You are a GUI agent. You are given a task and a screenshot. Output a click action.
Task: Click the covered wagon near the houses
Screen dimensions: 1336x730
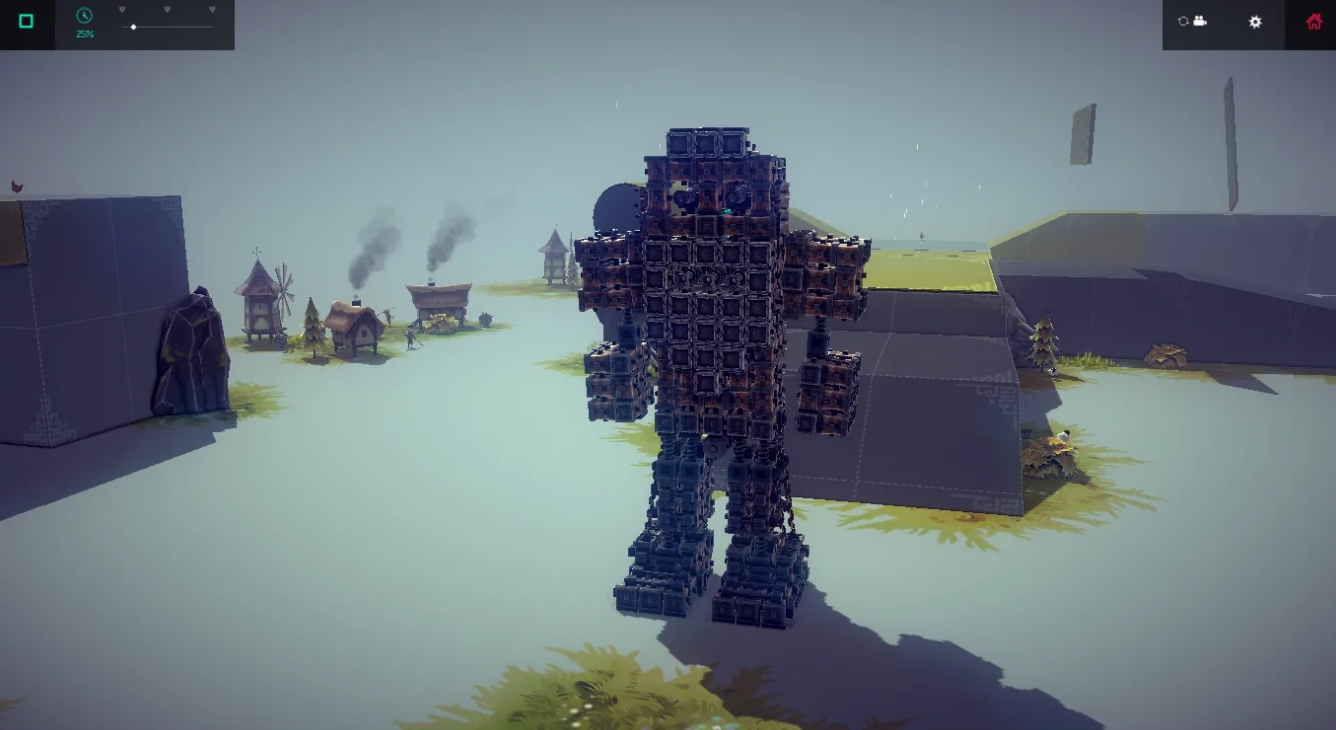[x=440, y=300]
